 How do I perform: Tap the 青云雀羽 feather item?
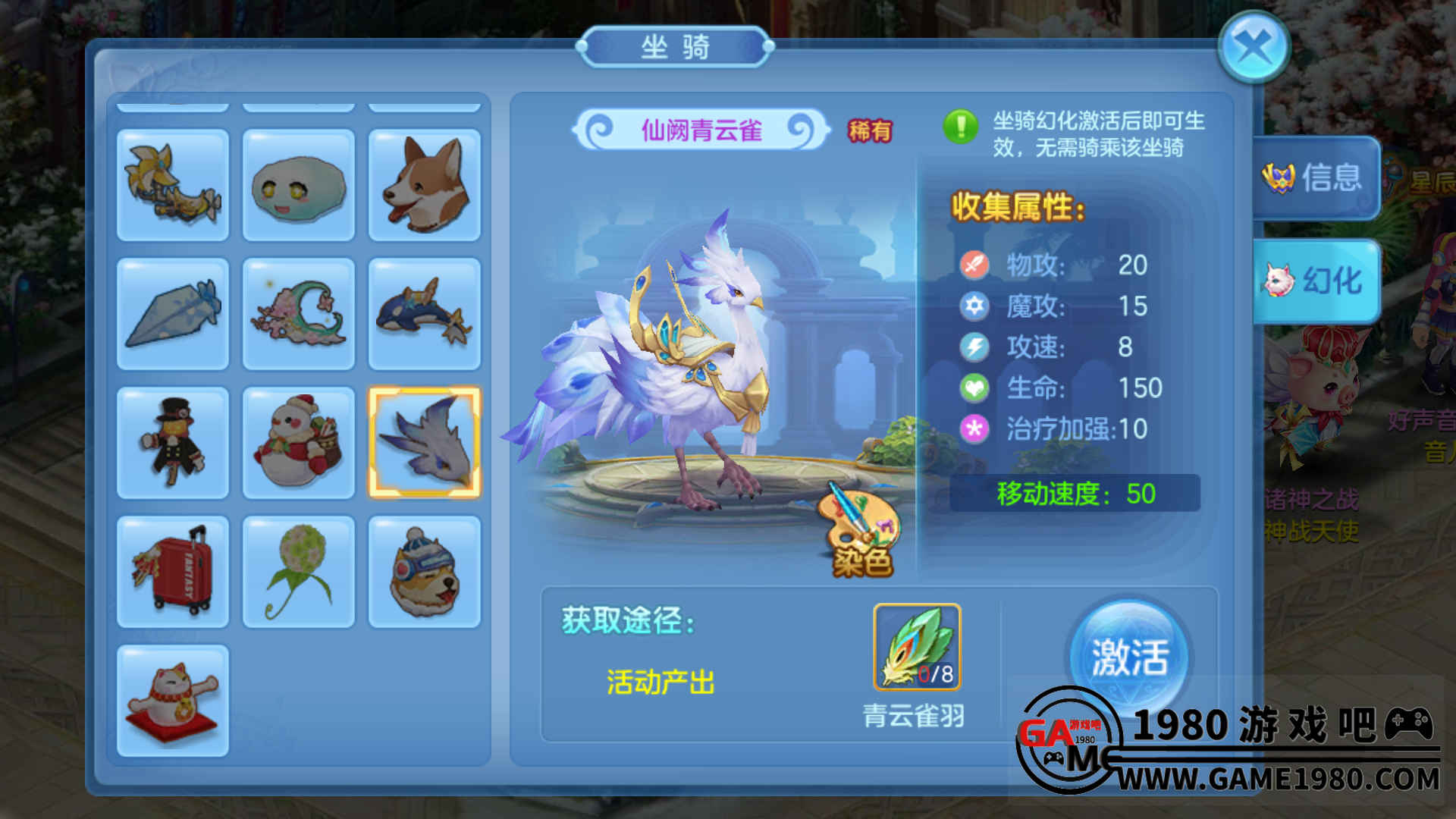[917, 647]
